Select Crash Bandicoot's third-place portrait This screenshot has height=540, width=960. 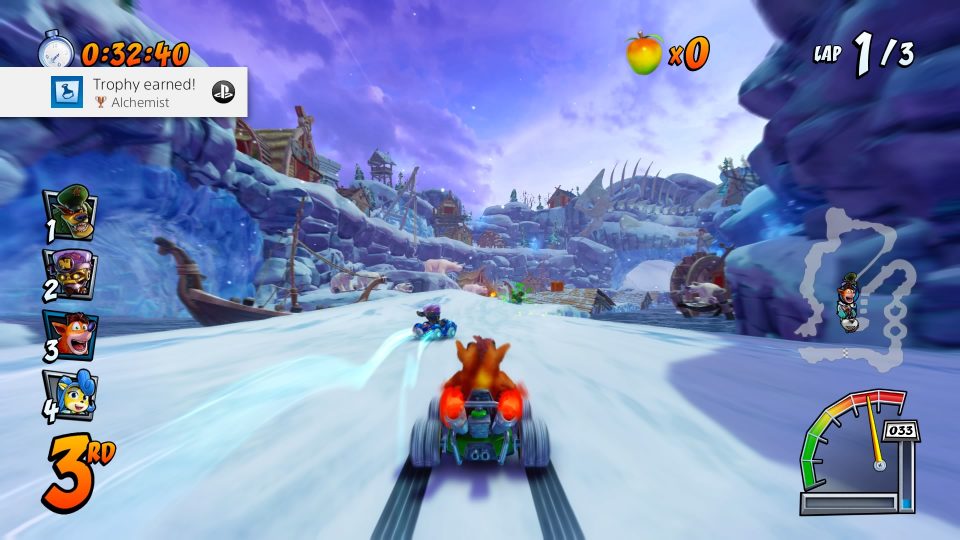click(70, 333)
